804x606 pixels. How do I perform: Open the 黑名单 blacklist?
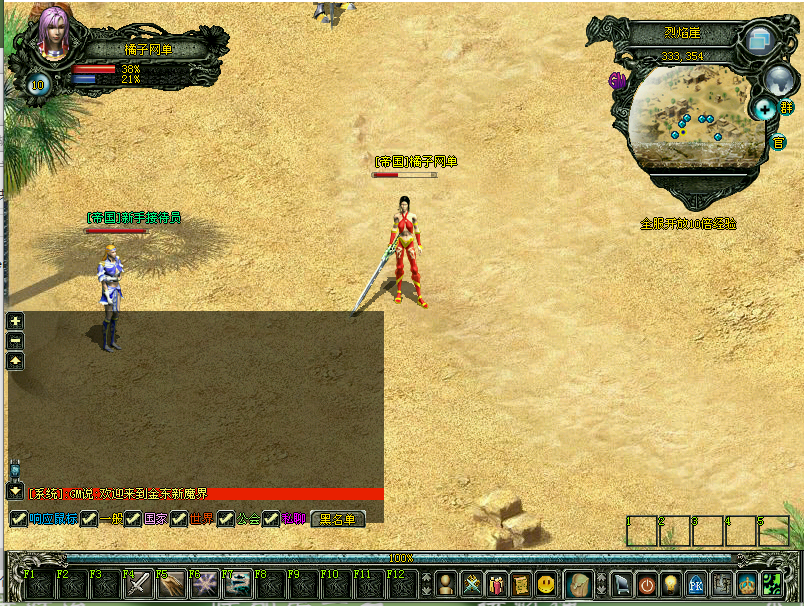[x=338, y=519]
